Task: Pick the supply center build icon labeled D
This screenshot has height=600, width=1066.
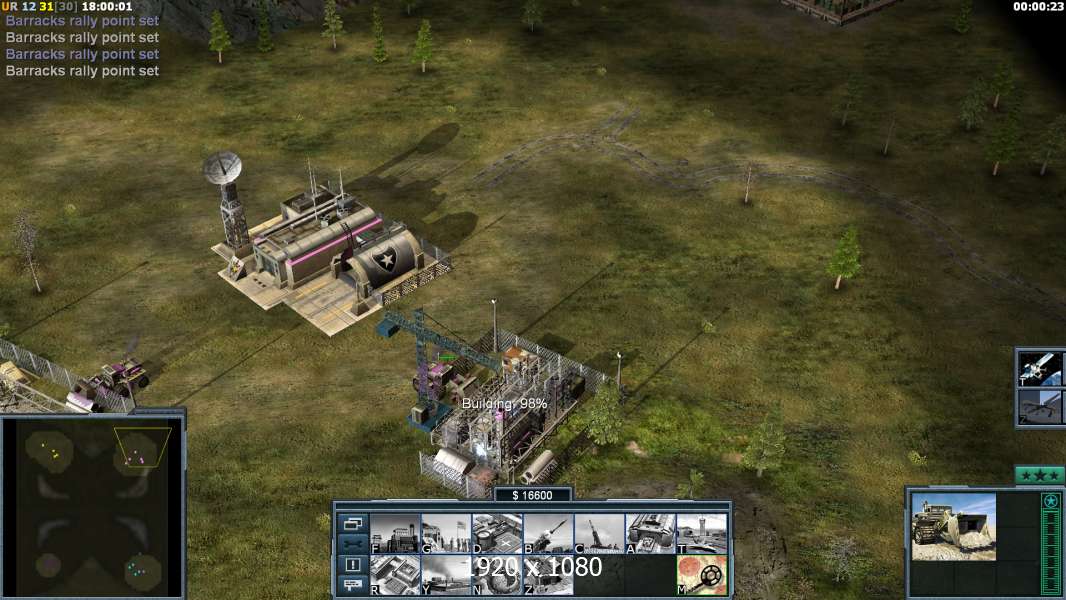Action: (x=497, y=533)
